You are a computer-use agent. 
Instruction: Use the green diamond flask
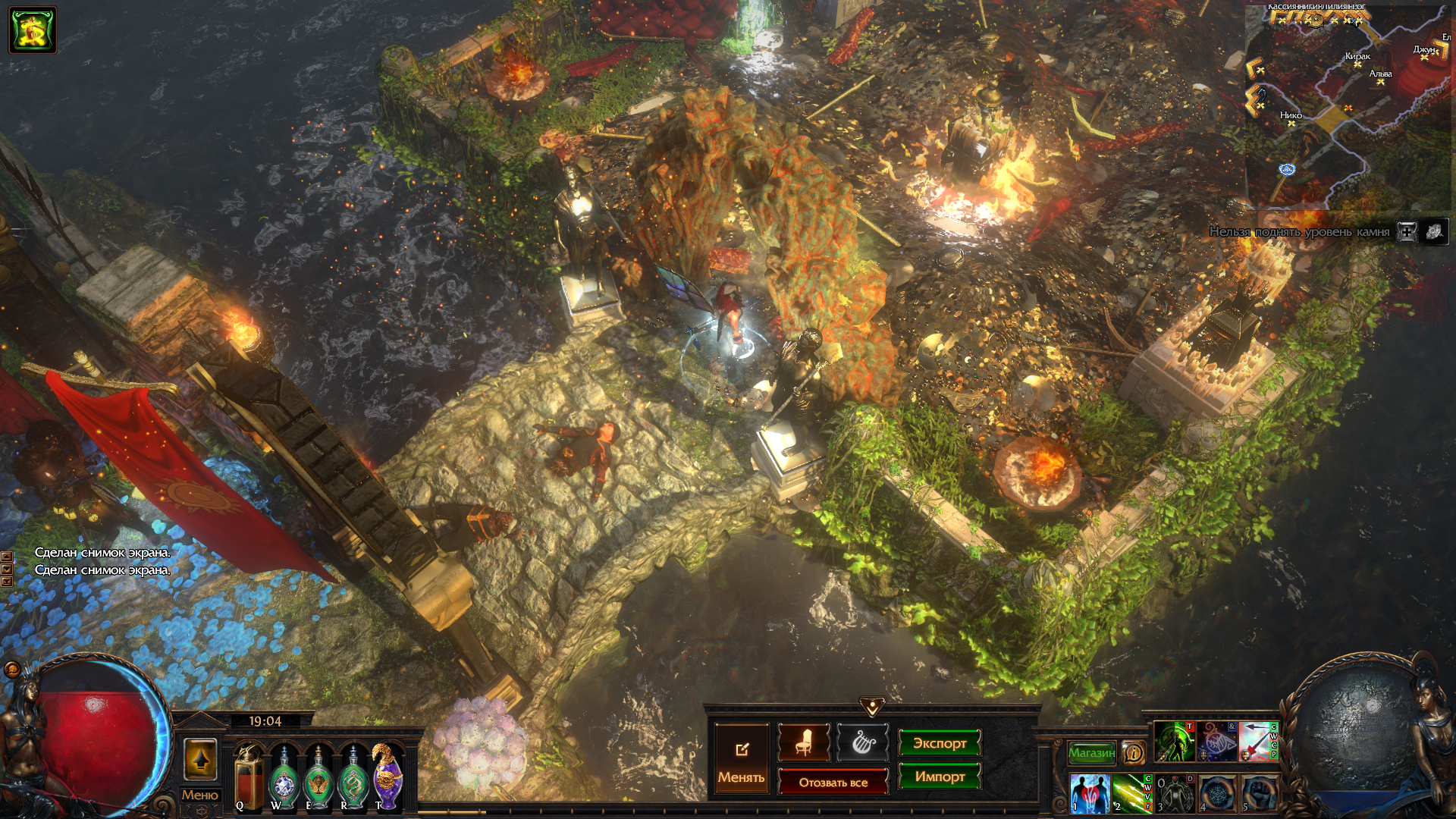[284, 778]
